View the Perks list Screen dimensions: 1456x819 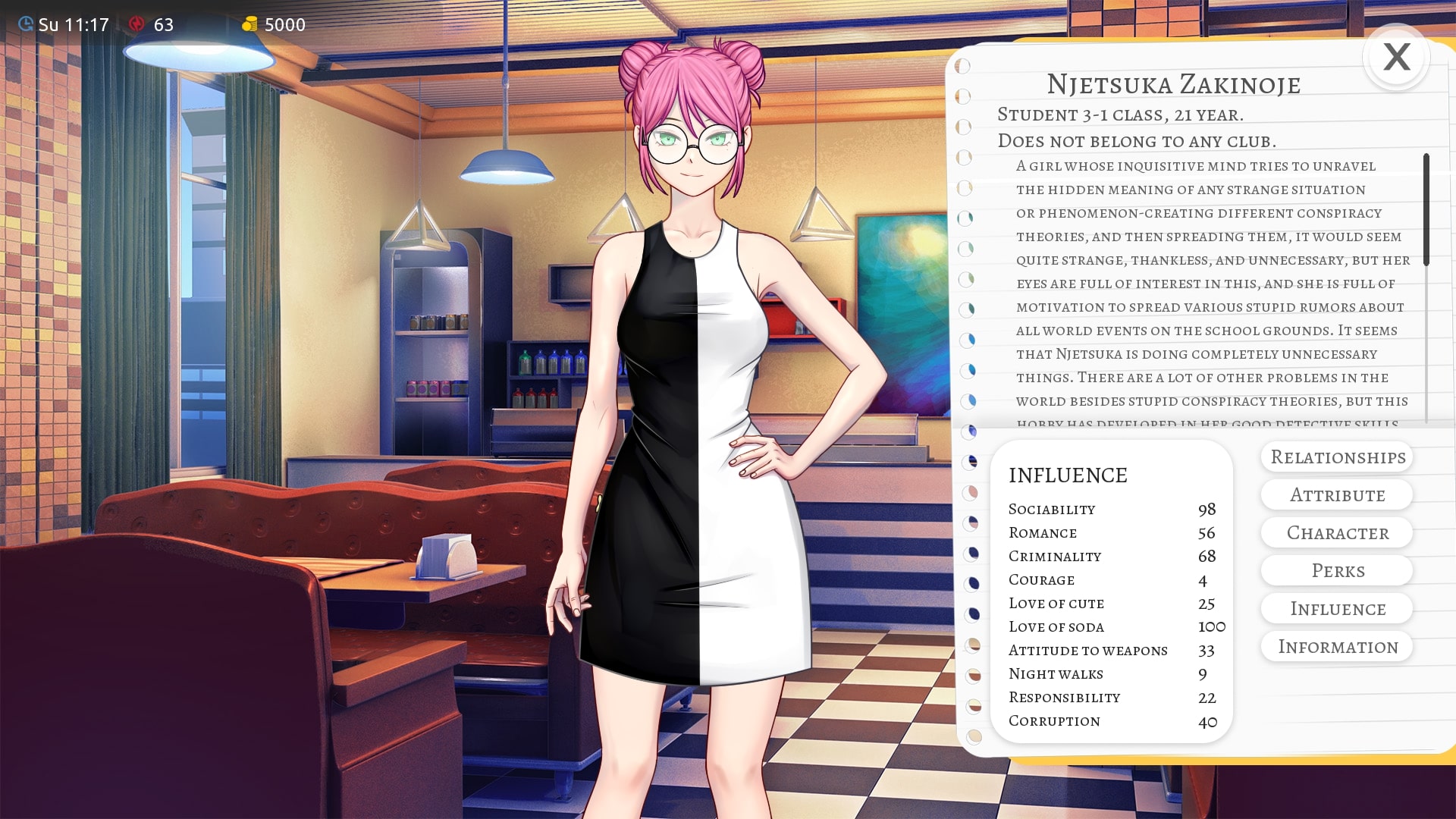click(x=1337, y=570)
